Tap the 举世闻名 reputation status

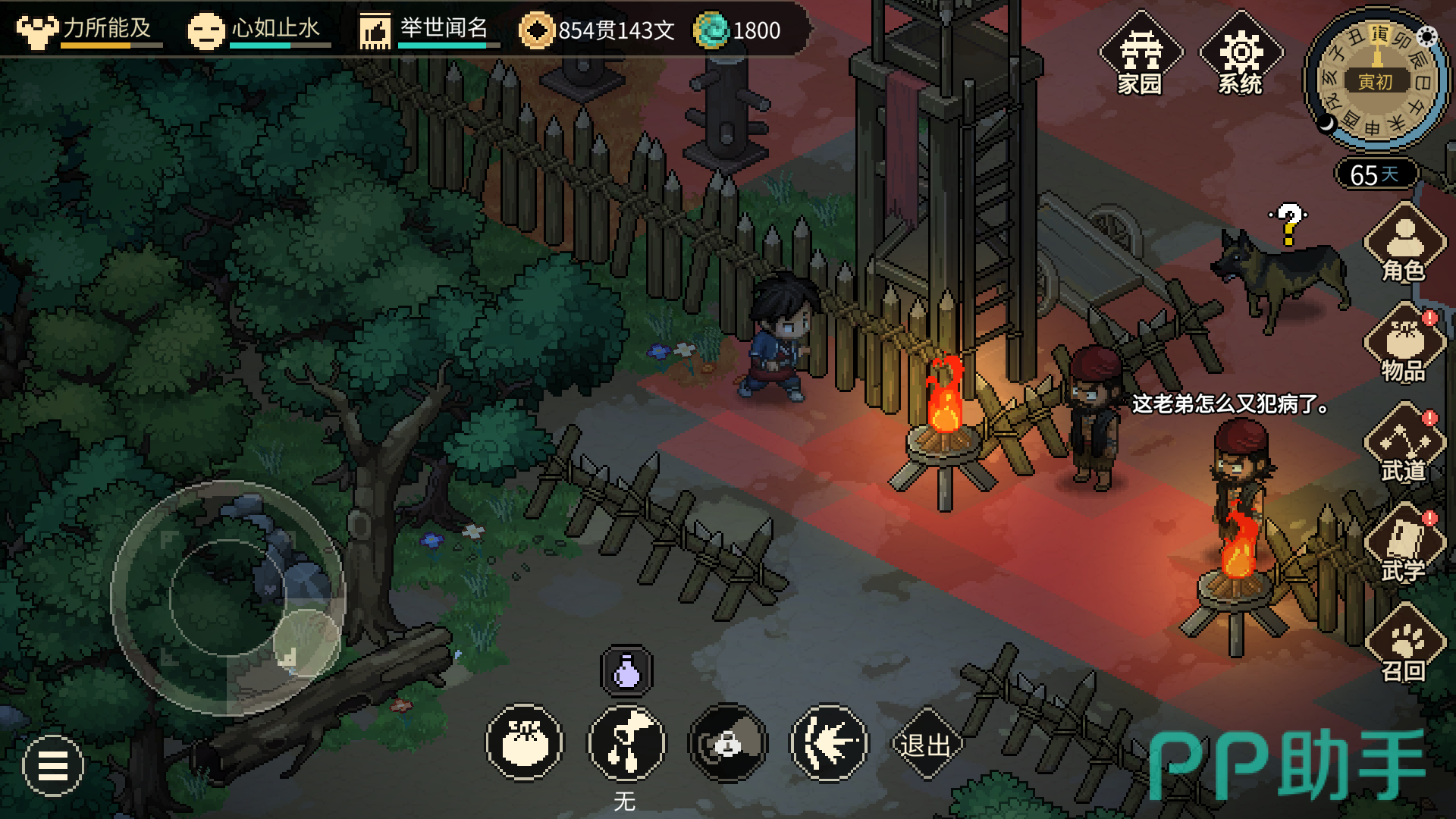point(429,30)
